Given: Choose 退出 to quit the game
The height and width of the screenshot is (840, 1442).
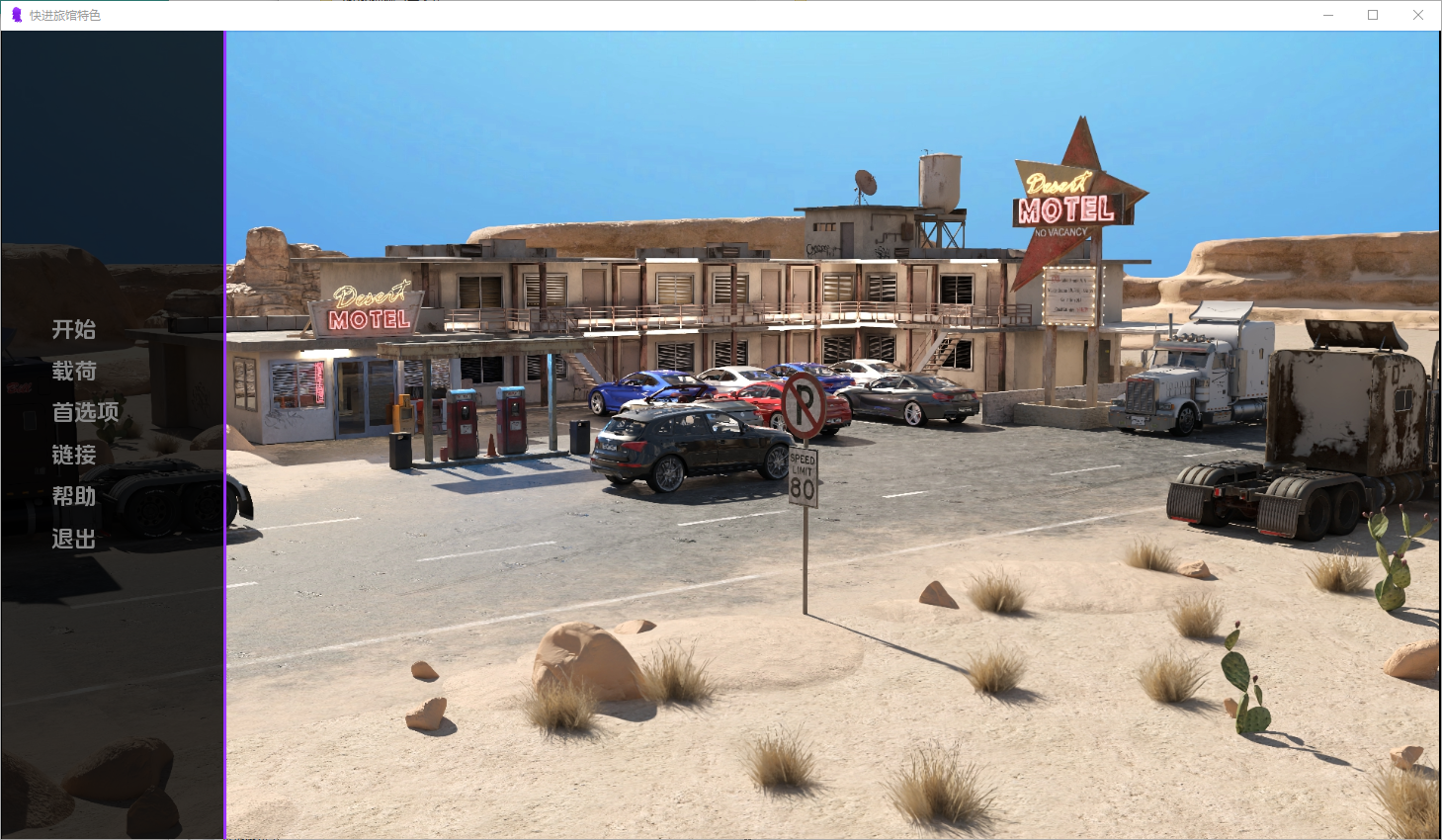Looking at the screenshot, I should tap(74, 539).
